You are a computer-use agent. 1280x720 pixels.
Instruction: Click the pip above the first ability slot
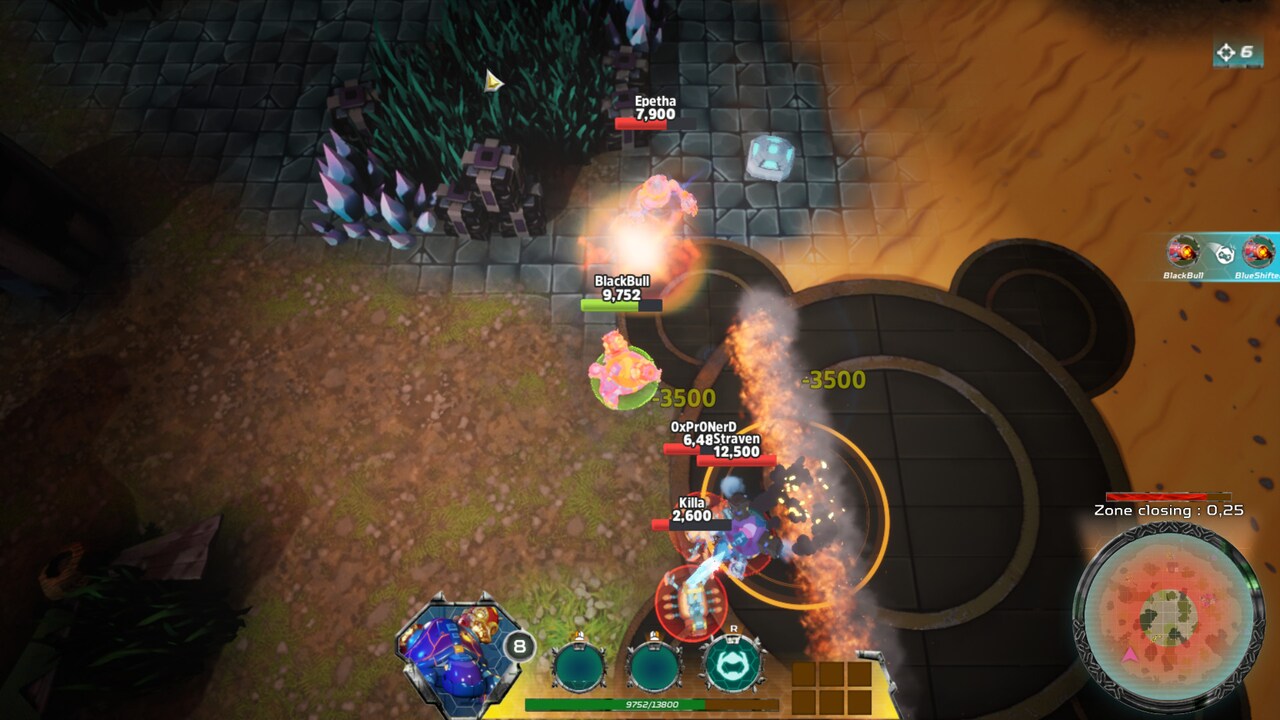point(580,633)
